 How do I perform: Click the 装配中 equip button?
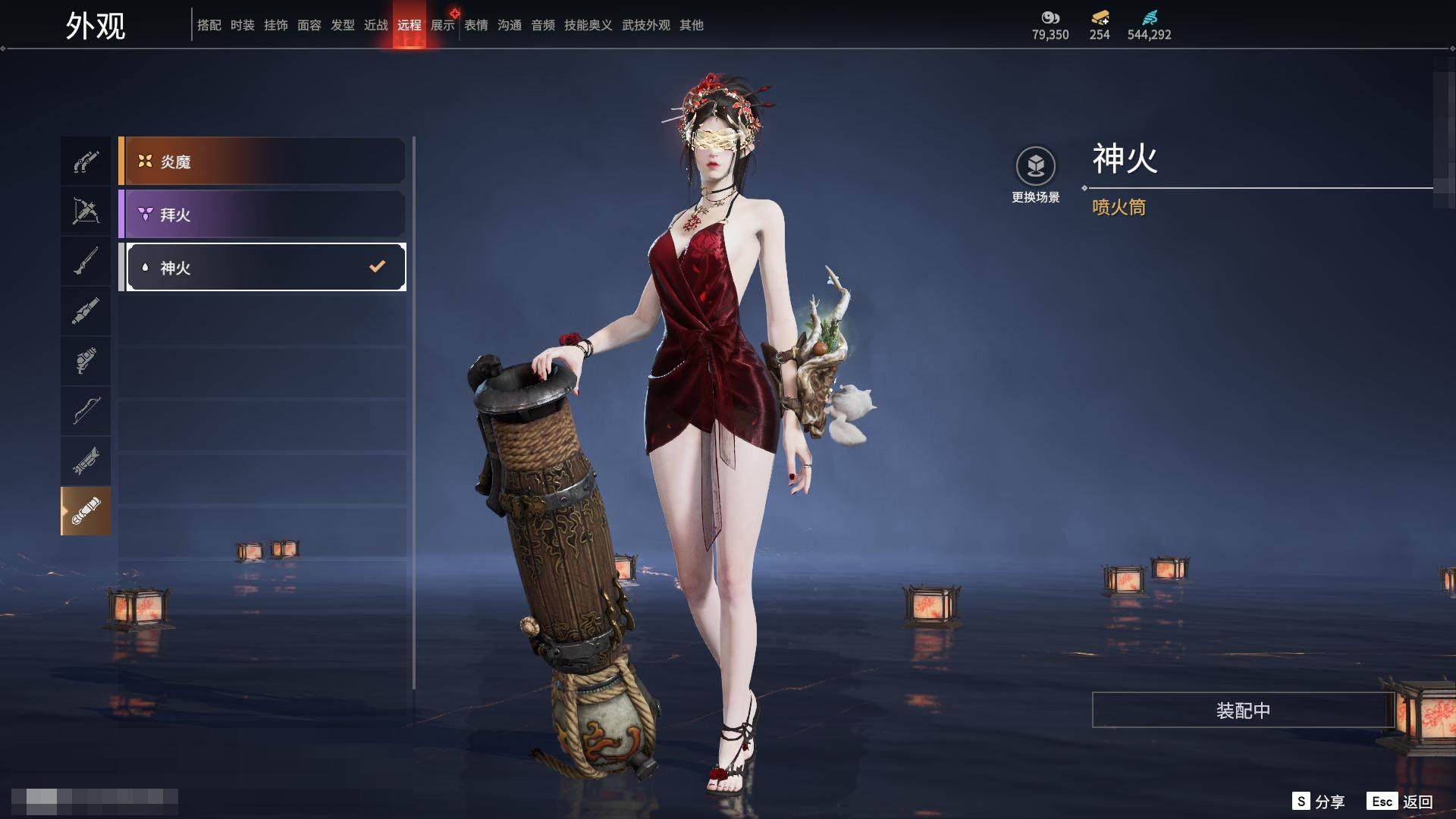[x=1243, y=711]
